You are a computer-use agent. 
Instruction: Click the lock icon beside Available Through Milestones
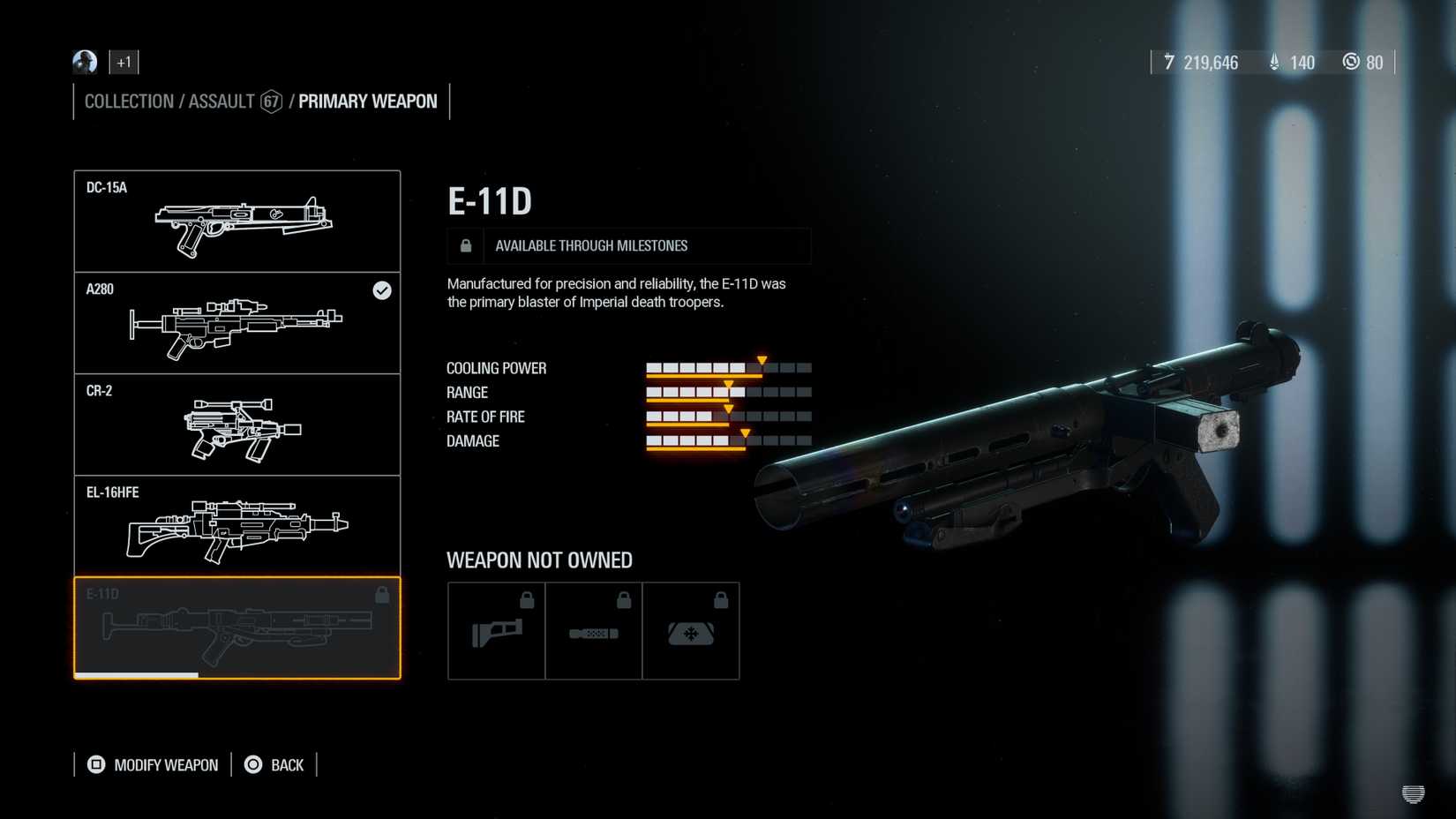(465, 245)
